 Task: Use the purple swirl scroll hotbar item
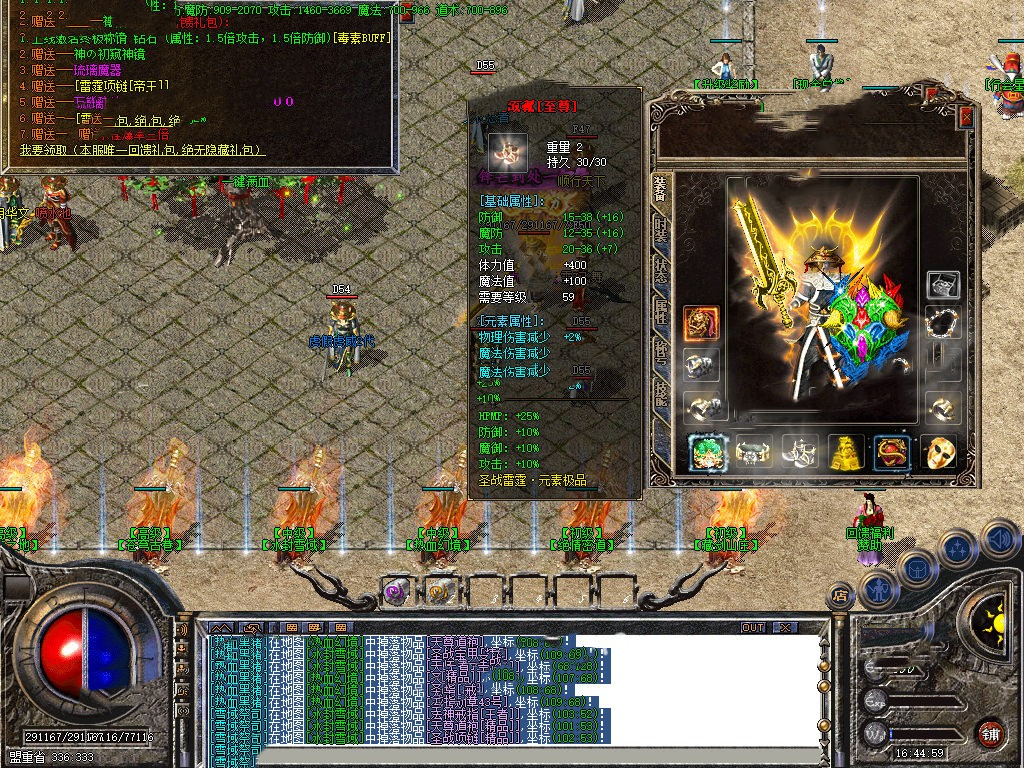396,590
